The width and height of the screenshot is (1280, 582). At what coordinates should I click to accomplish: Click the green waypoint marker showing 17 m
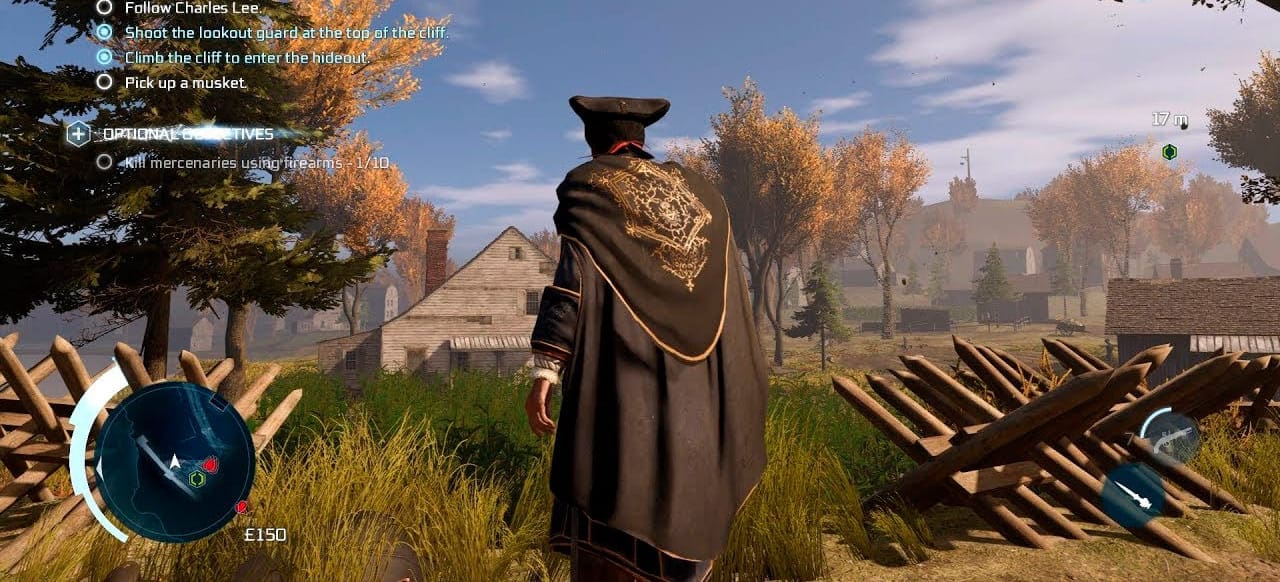pos(1169,152)
